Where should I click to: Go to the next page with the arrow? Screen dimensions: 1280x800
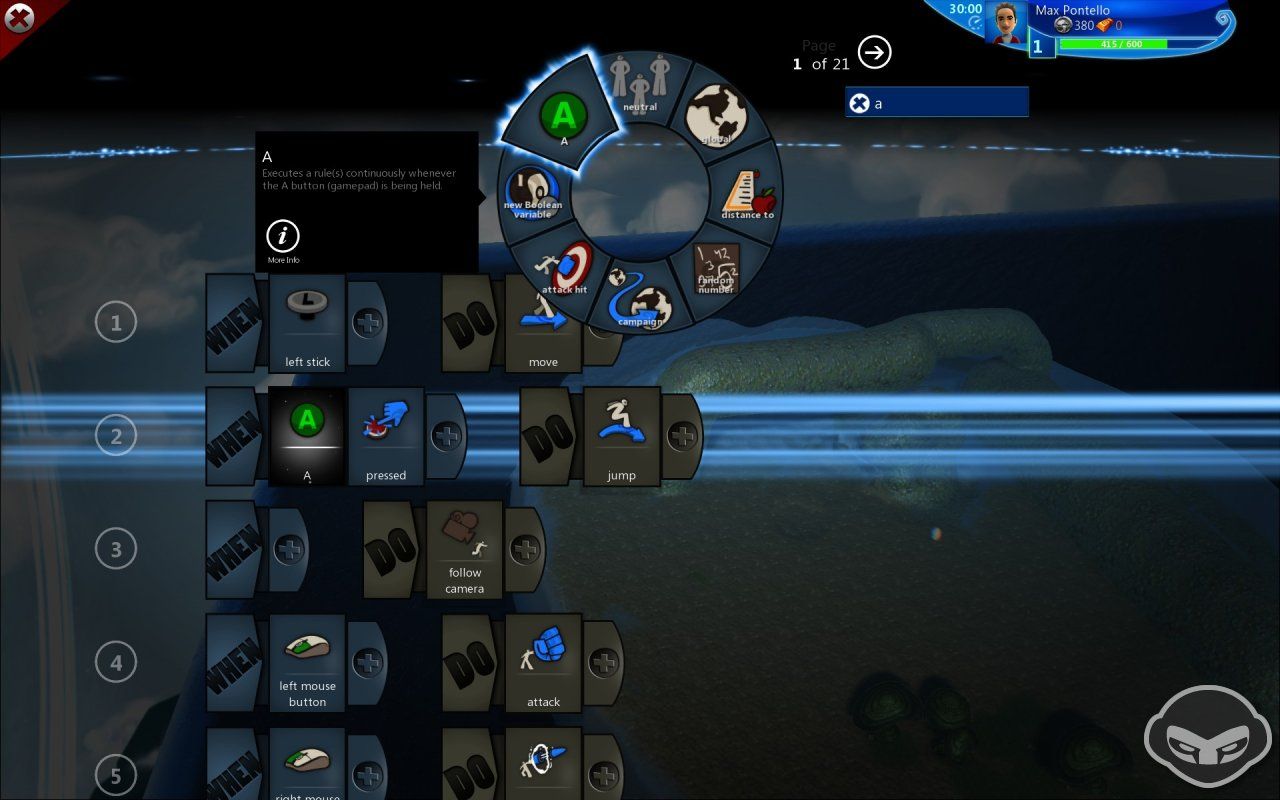872,53
